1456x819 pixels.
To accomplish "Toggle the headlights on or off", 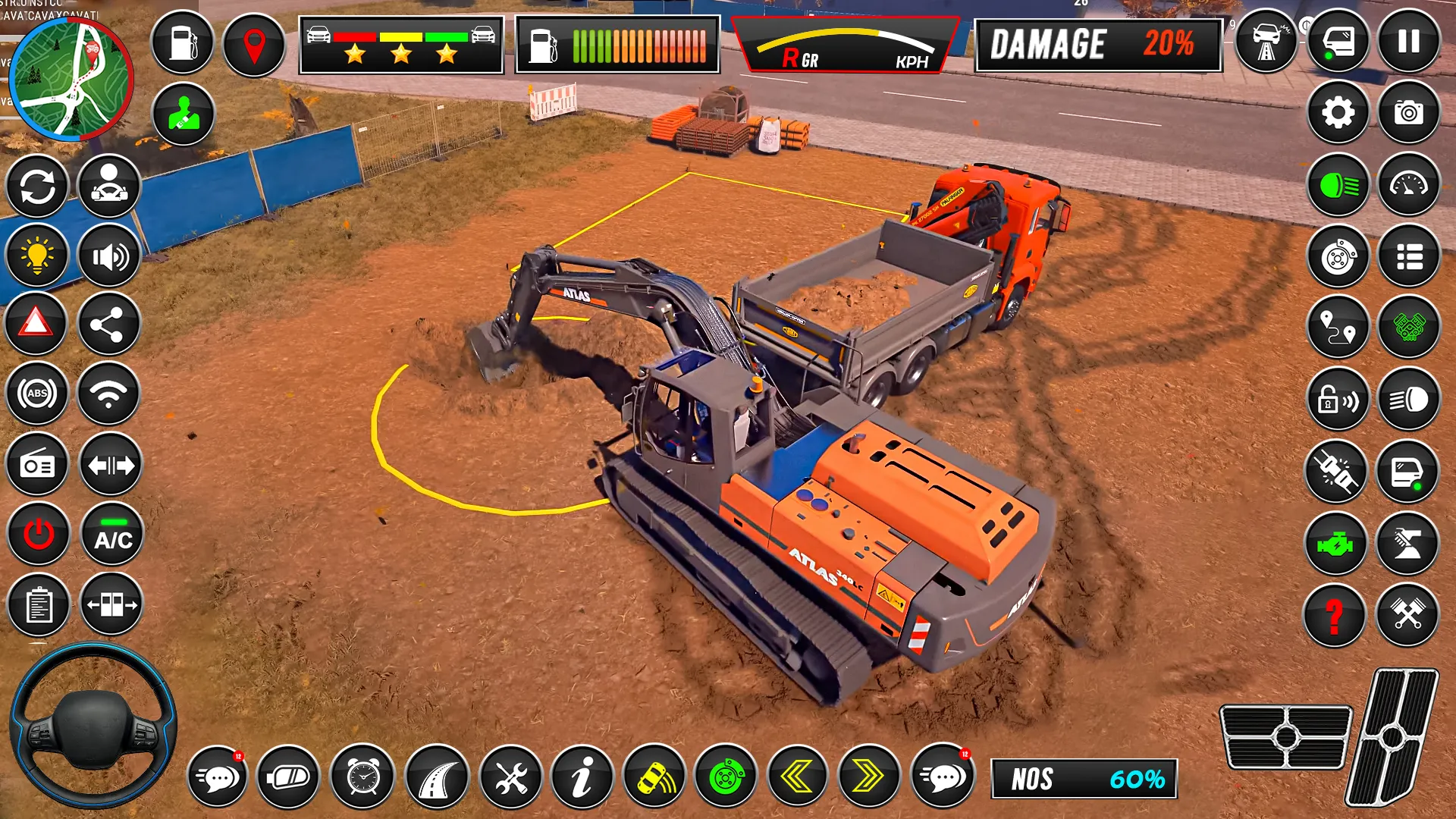I will pyautogui.click(x=1337, y=184).
